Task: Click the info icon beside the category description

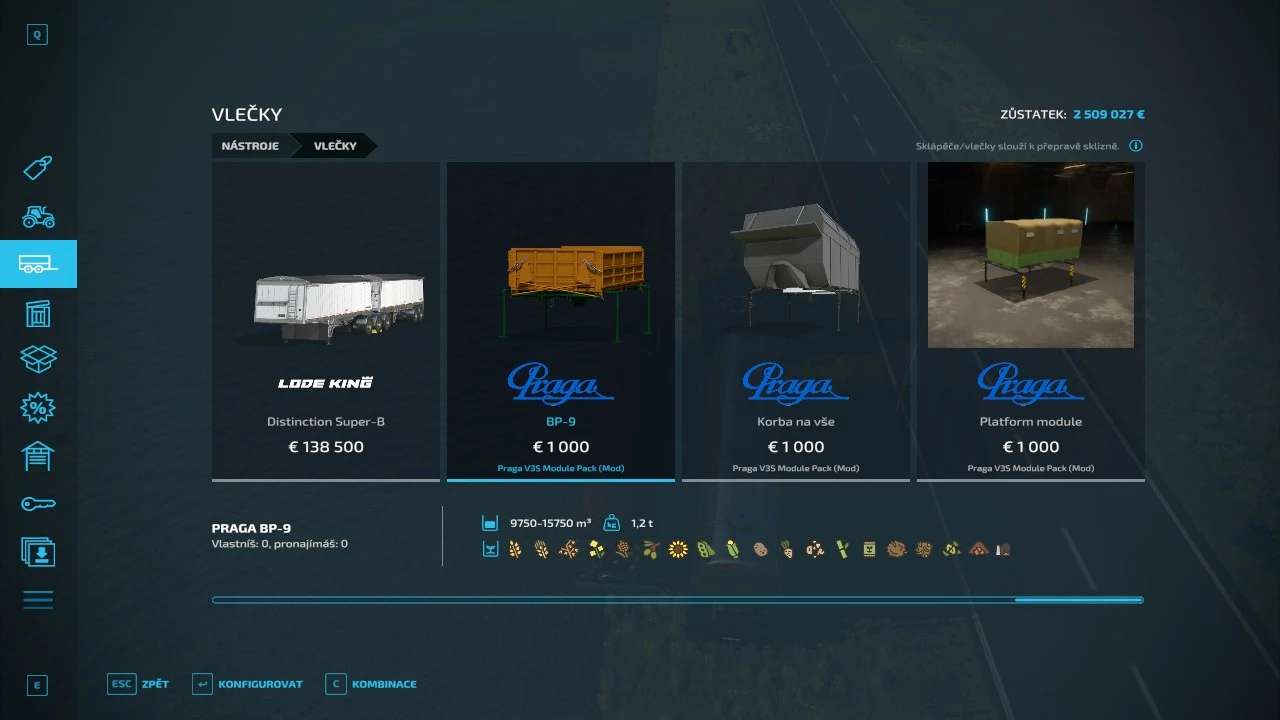Action: [1136, 146]
